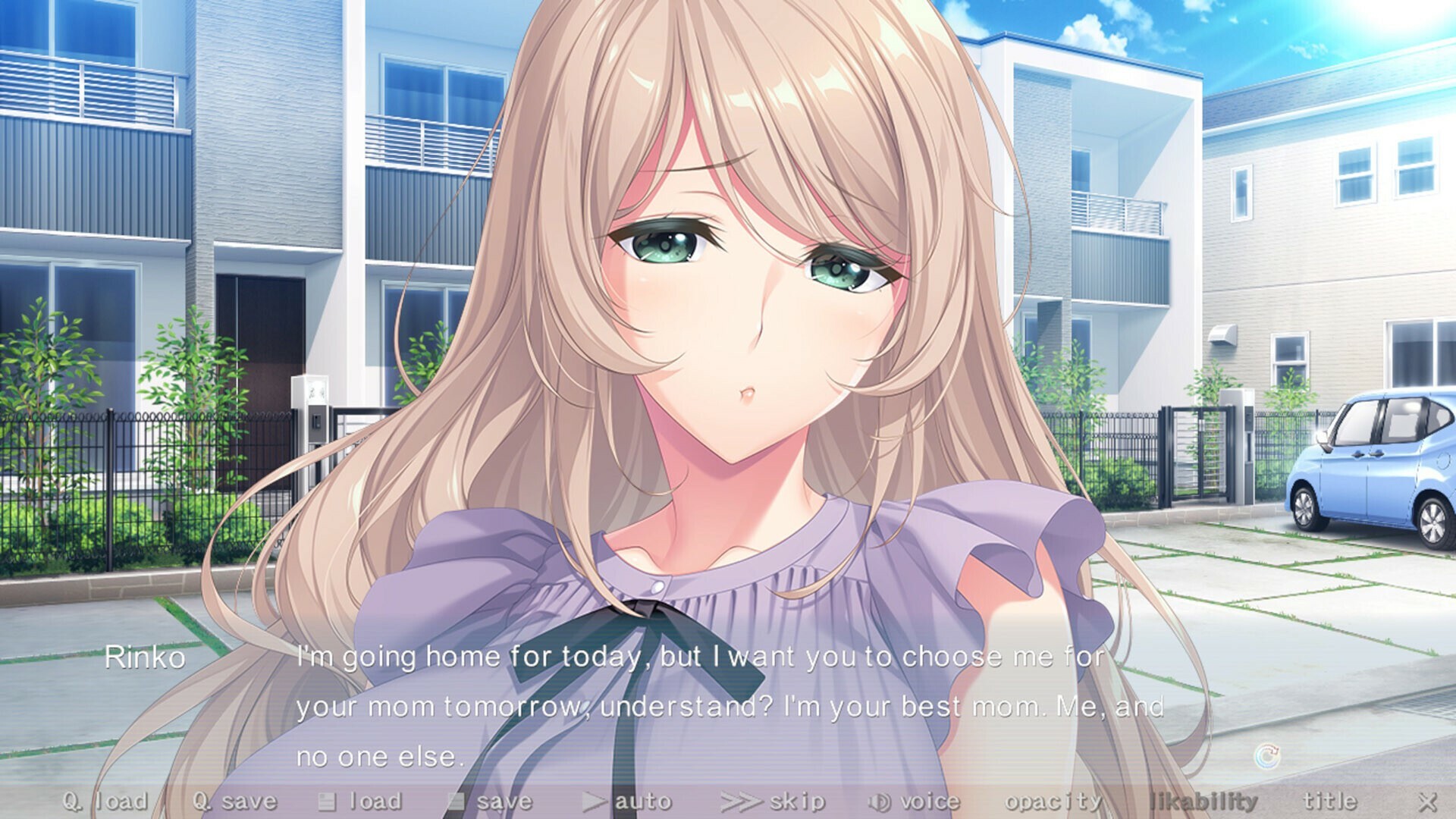The image size is (1456, 819).
Task: Select the floppy disk icon beside load
Action: click(x=329, y=800)
